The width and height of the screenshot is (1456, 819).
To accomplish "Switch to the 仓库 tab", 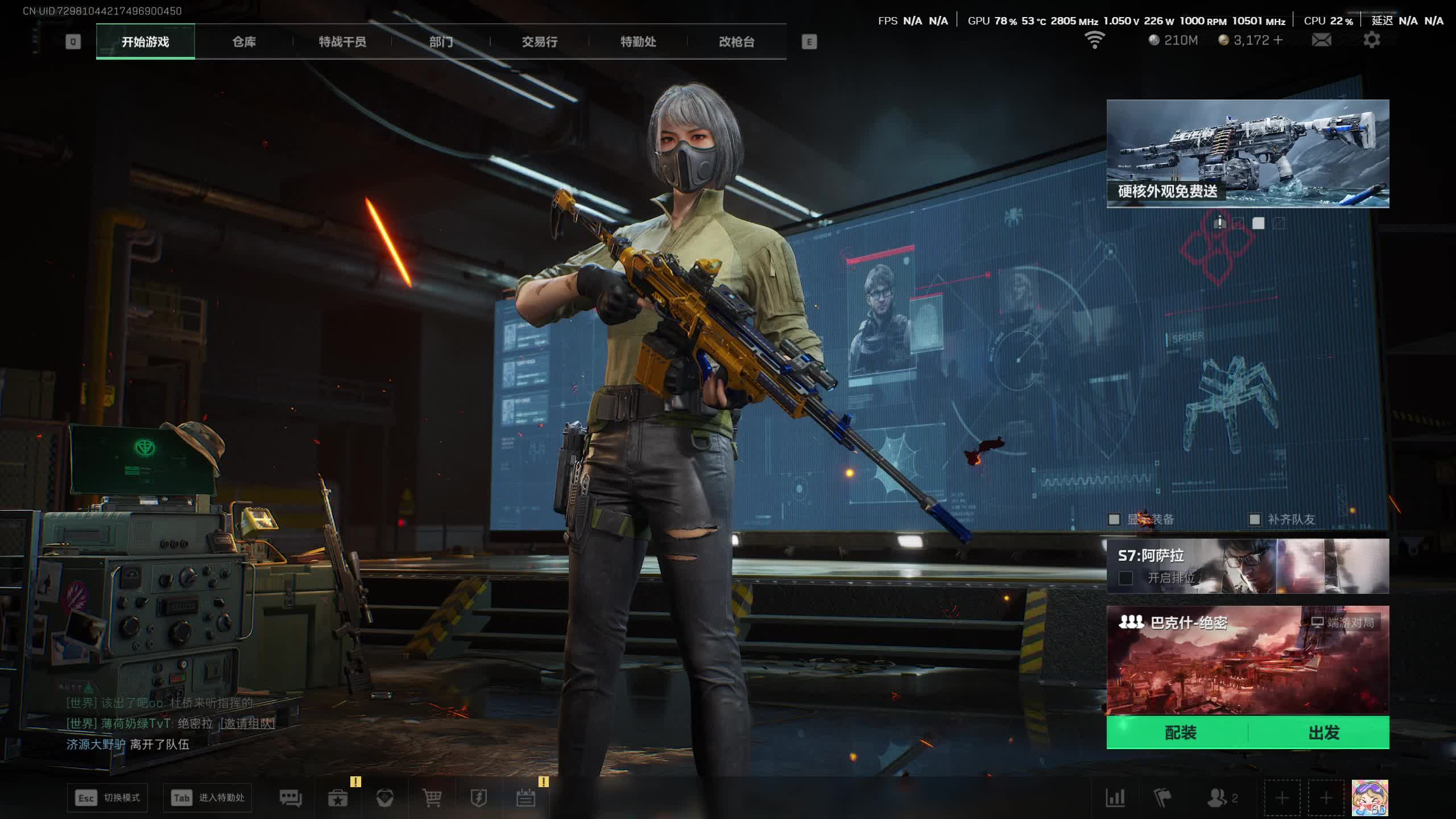I will (x=244, y=42).
